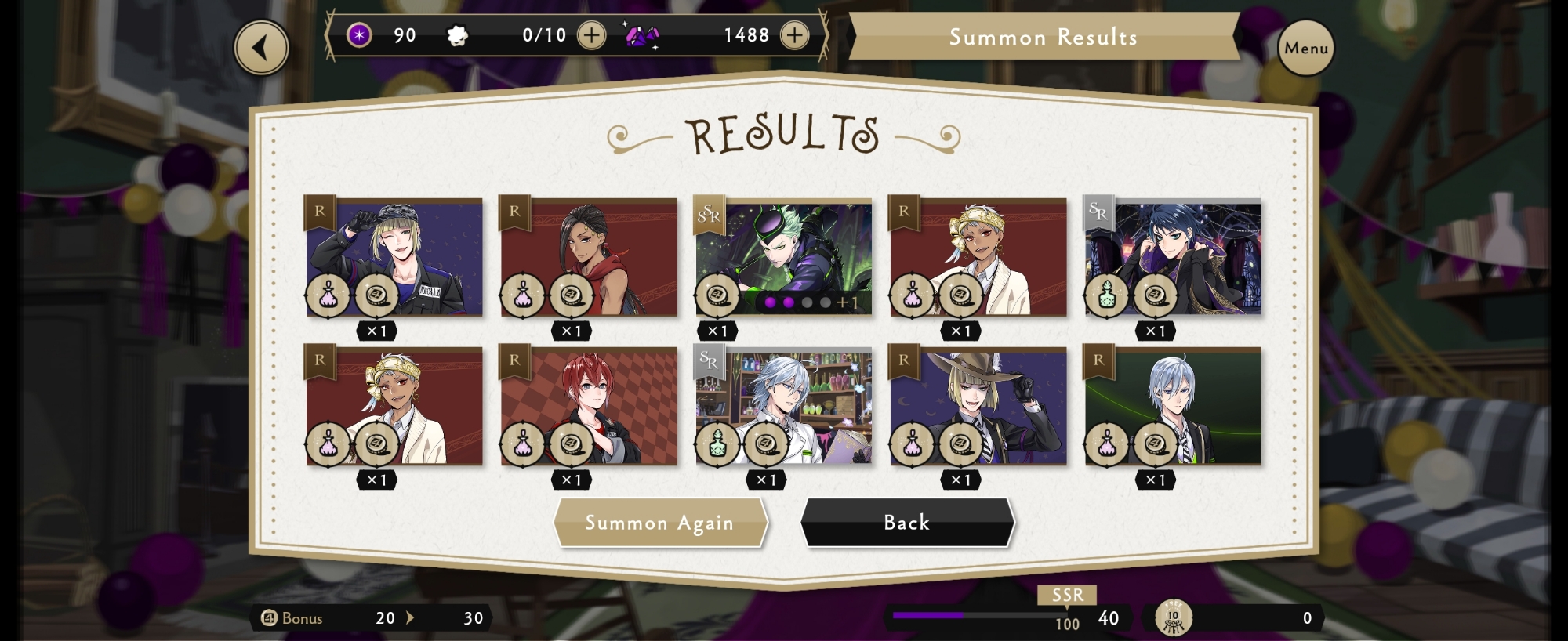This screenshot has width=1568, height=641.
Task: Add summon keys with the plus beside 0/10
Action: pos(591,35)
